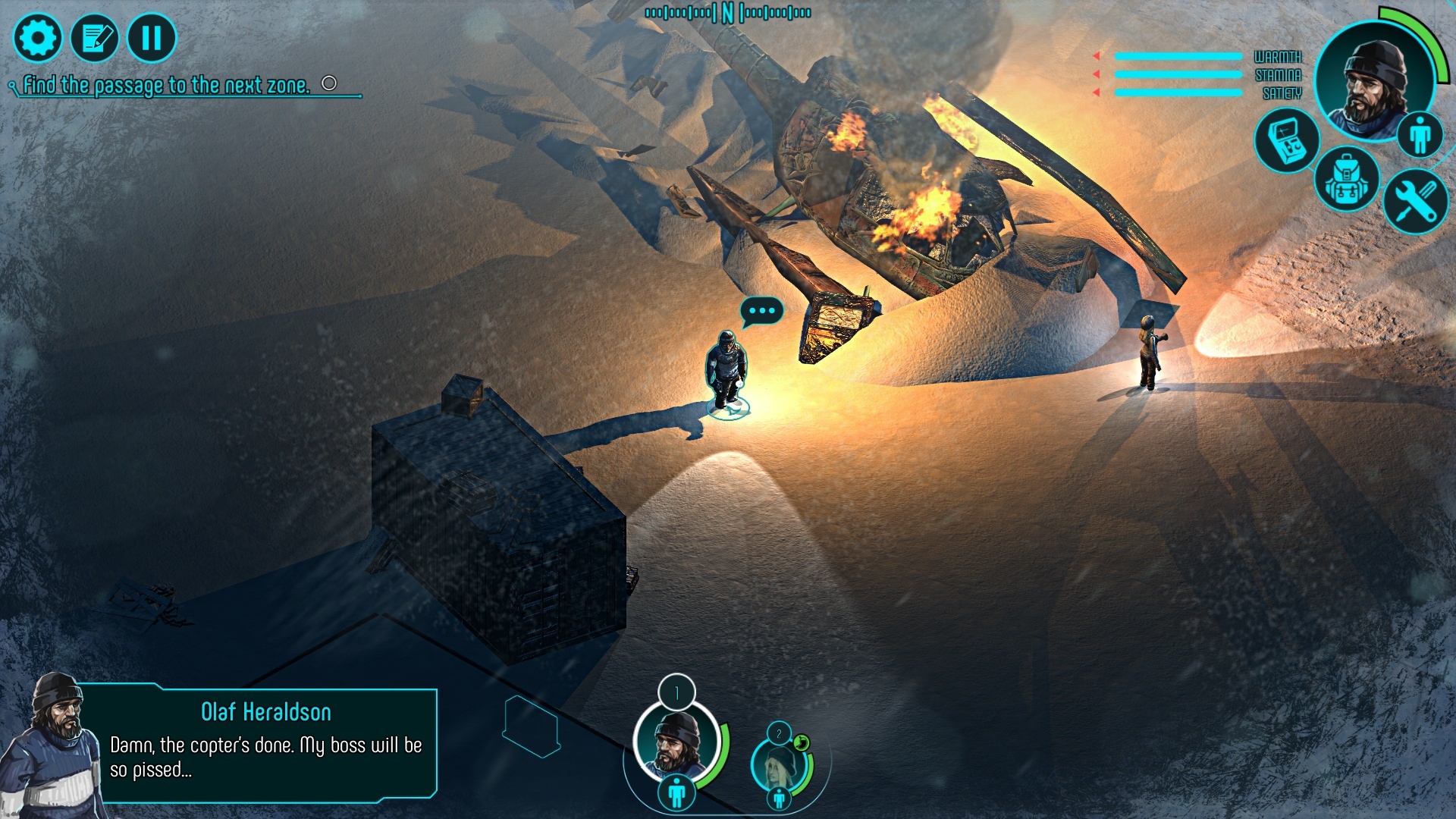Advance Olaf Heraldson's dialogue box
The image size is (1456, 819).
265,745
